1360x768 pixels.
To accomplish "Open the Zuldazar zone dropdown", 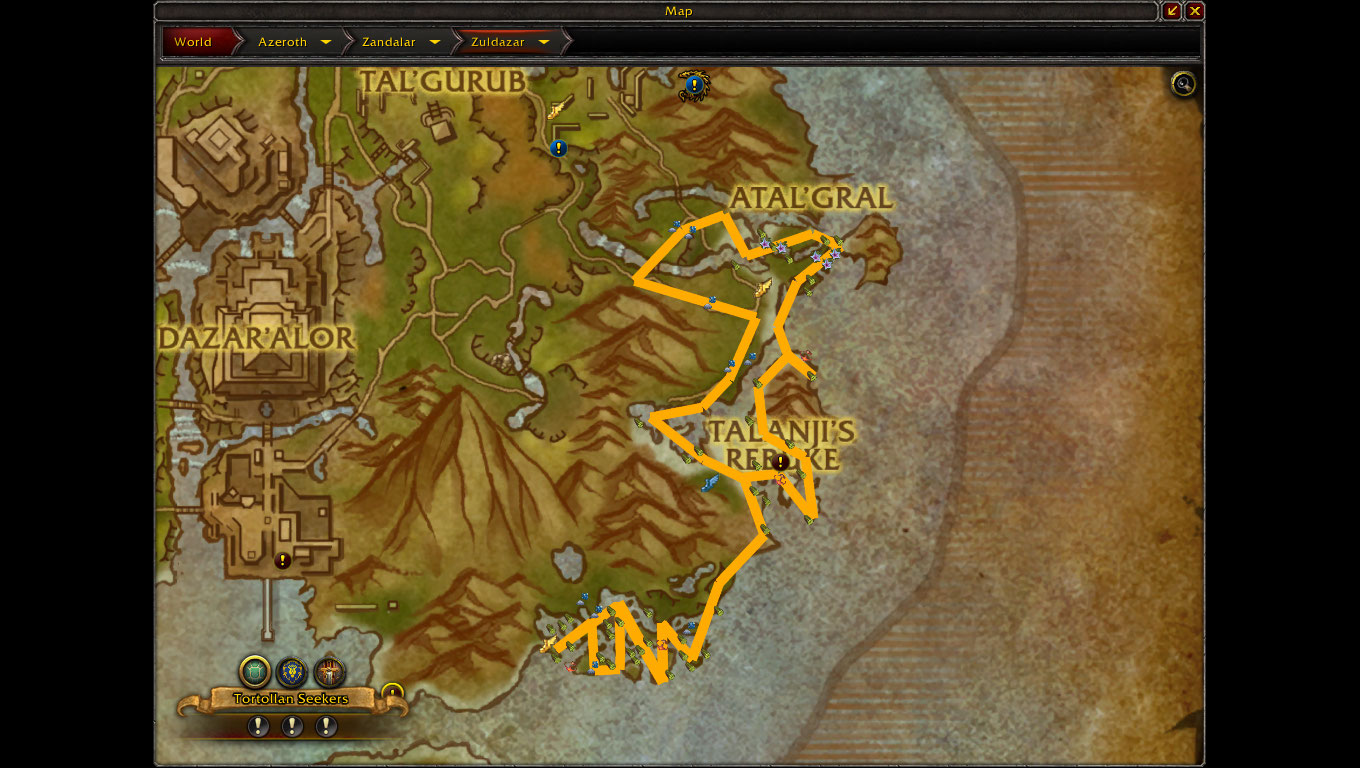I will click(544, 42).
